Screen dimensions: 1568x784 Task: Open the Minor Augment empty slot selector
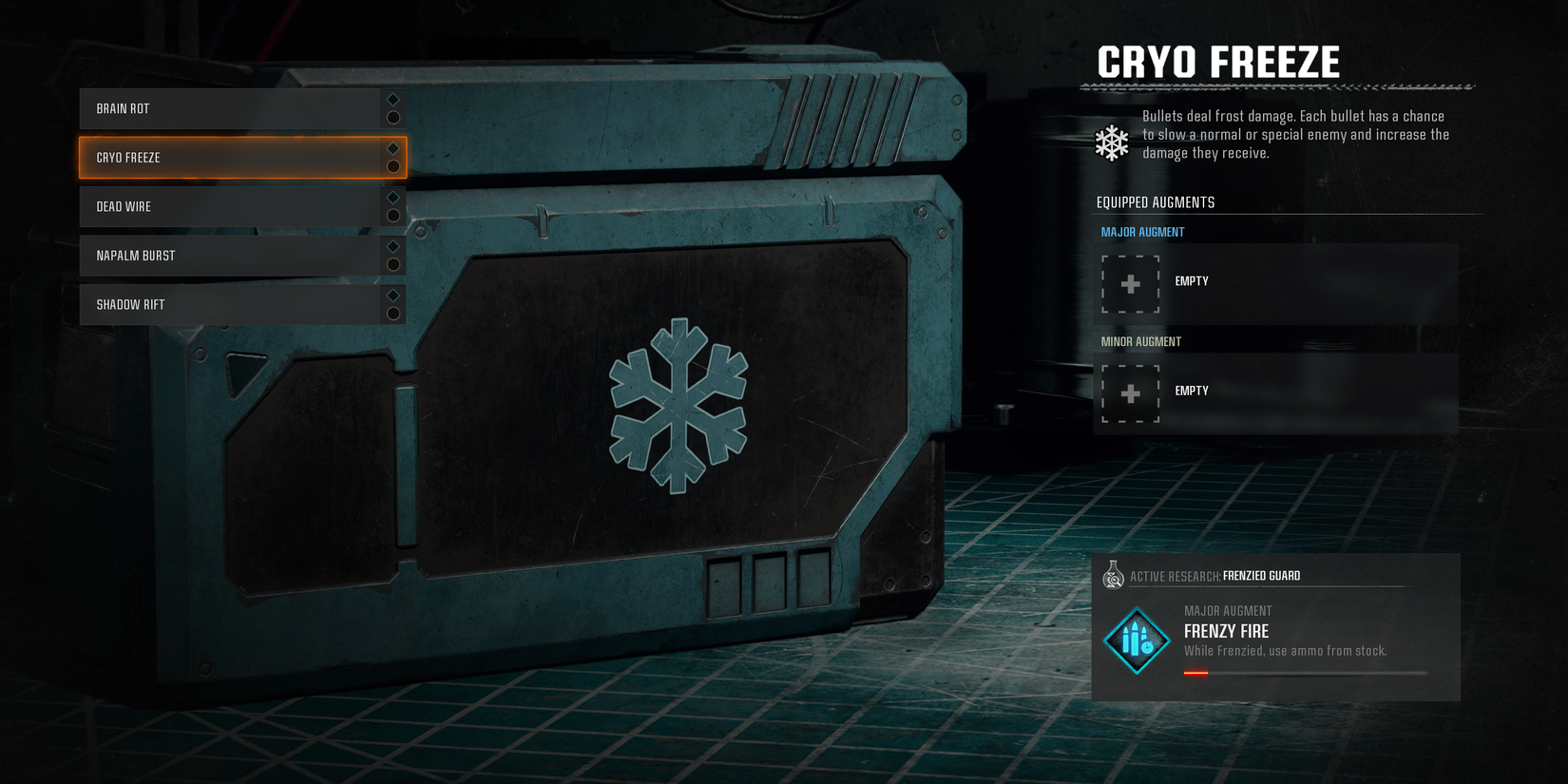click(1273, 391)
